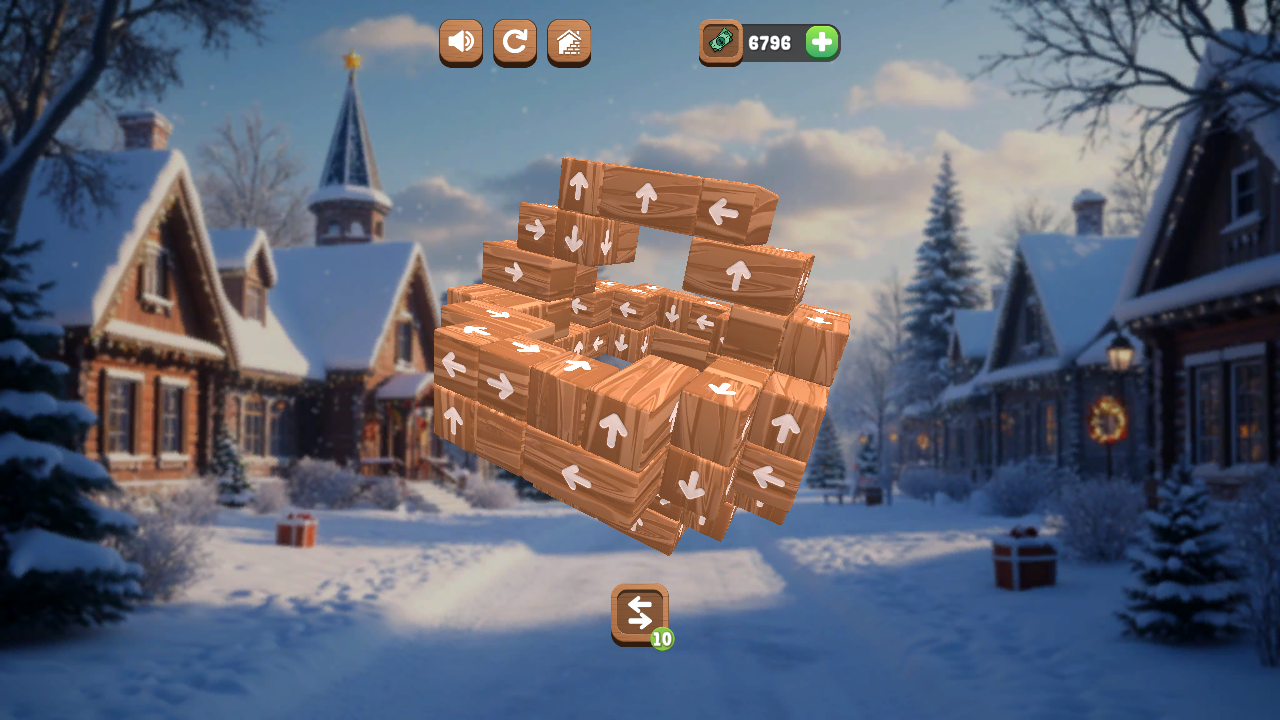Restart the current level
This screenshot has height=720, width=1280.
514,43
